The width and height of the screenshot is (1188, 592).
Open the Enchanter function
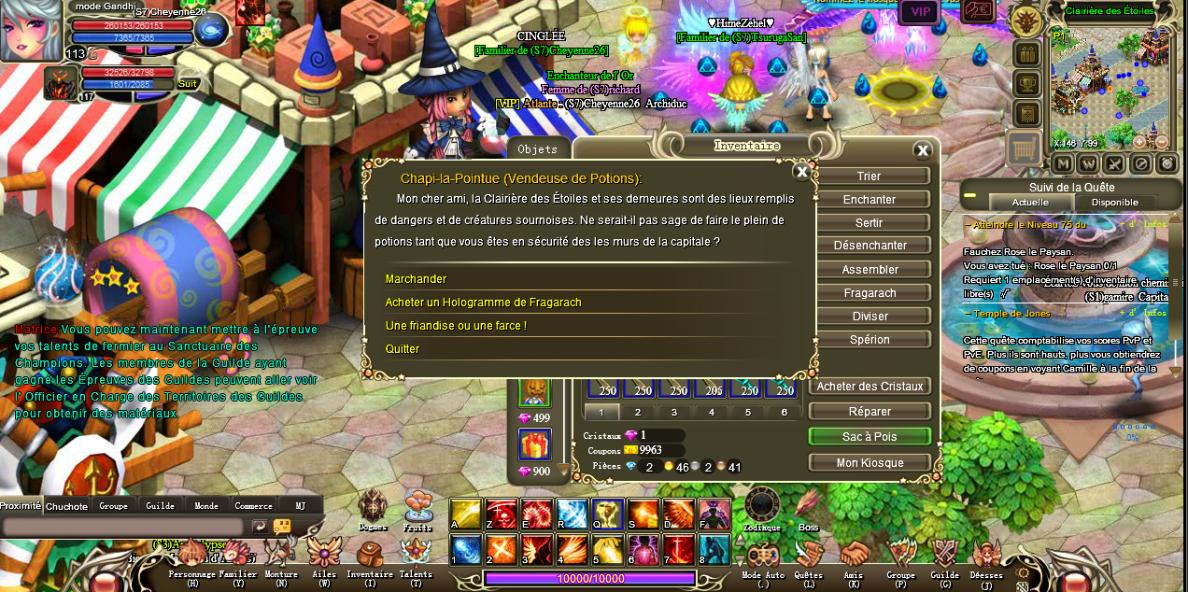pos(869,199)
